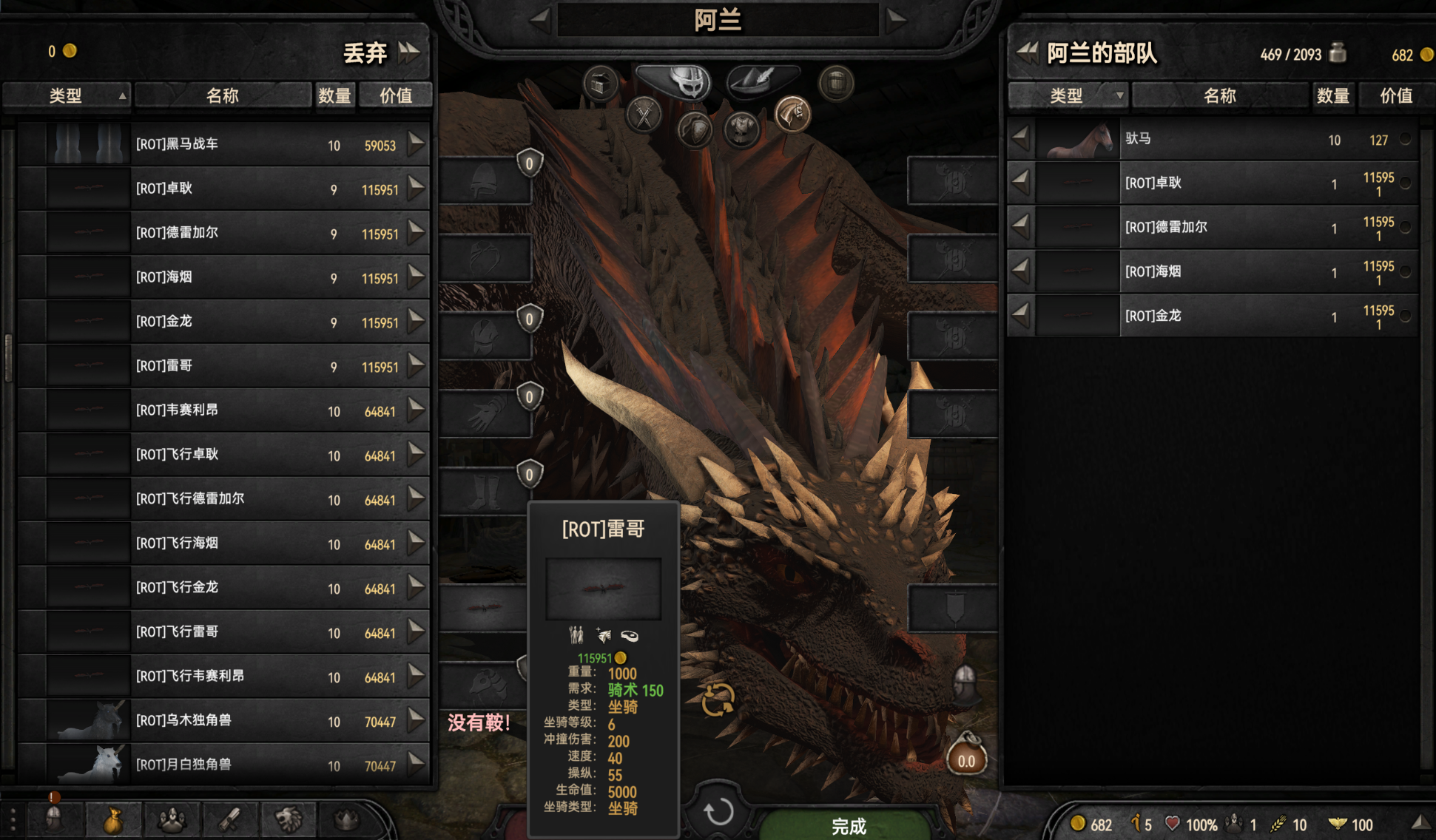Screen dimensions: 1436x840
Task: Switch to the feathered hat civilian set
Action: pos(762,79)
